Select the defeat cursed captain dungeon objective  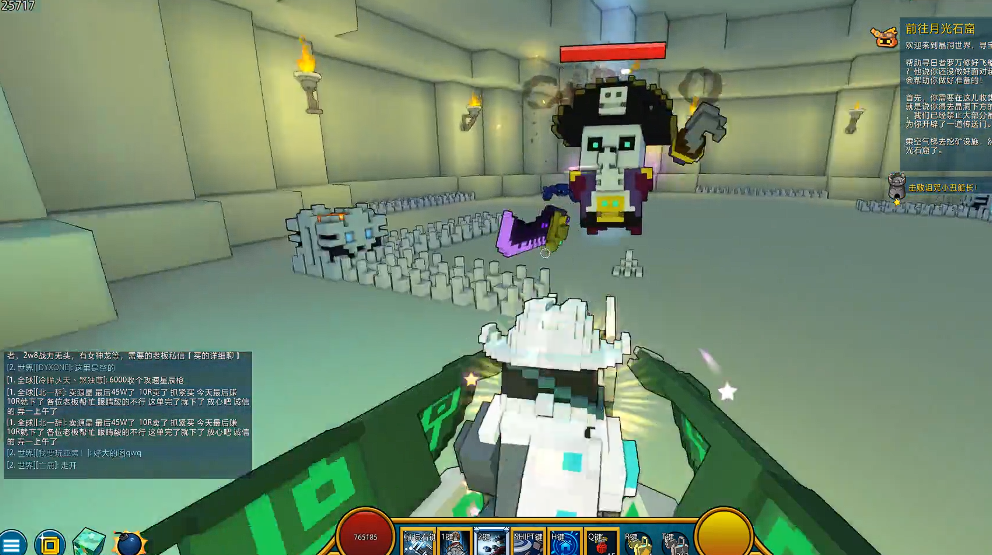pyautogui.click(x=938, y=187)
